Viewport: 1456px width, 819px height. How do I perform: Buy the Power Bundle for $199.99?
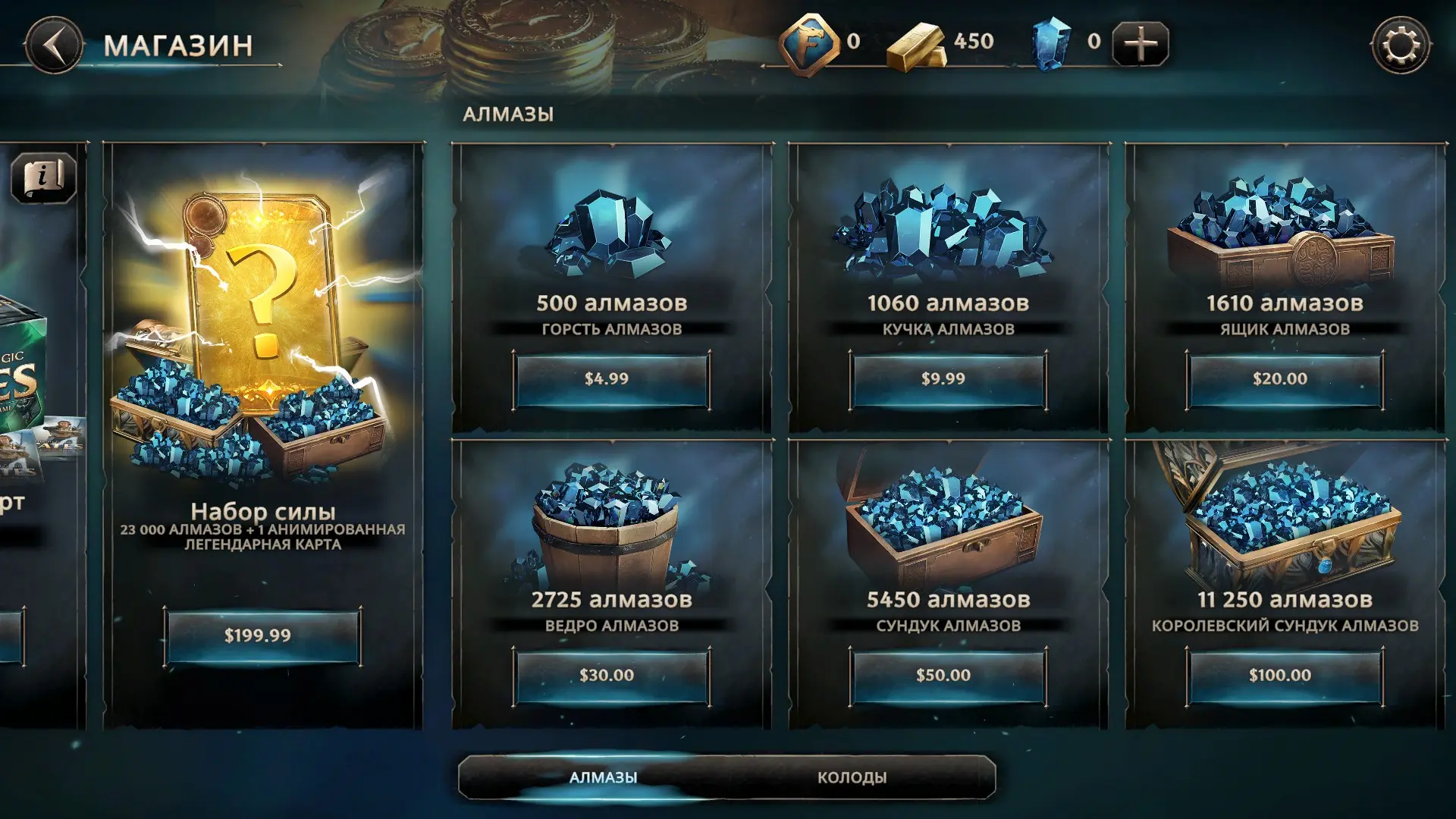(262, 636)
